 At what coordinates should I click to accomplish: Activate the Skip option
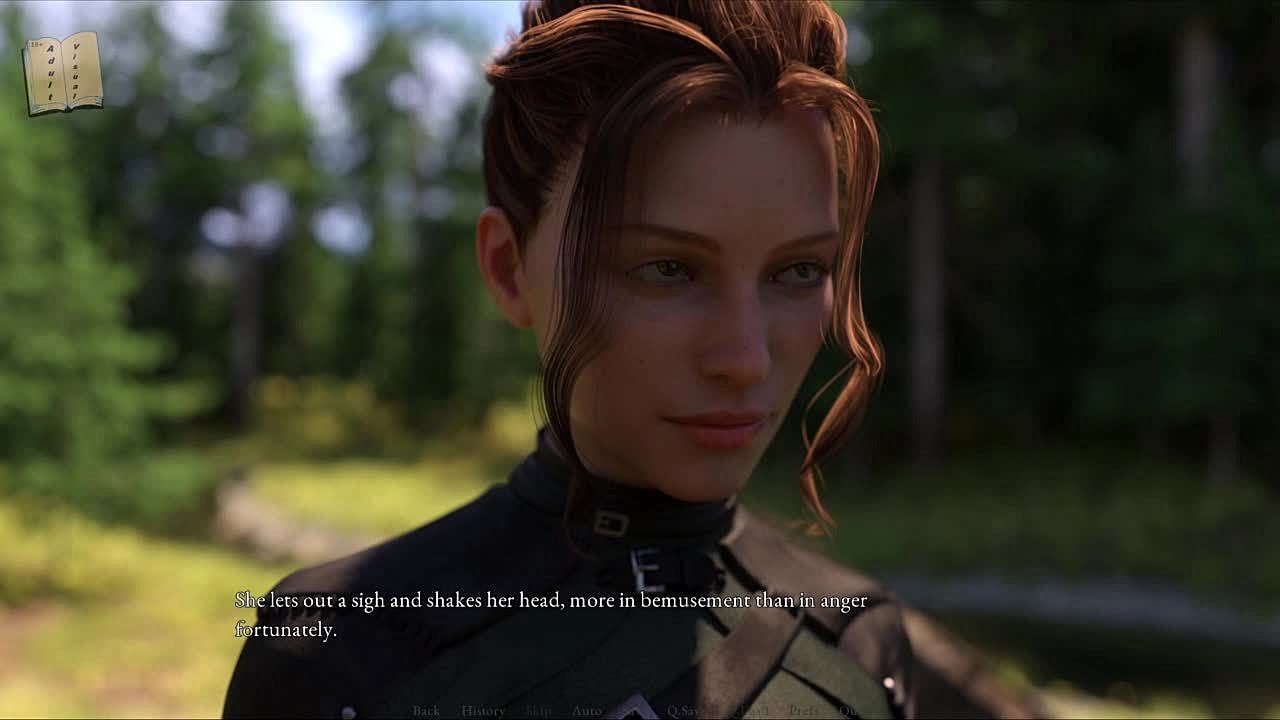[538, 710]
